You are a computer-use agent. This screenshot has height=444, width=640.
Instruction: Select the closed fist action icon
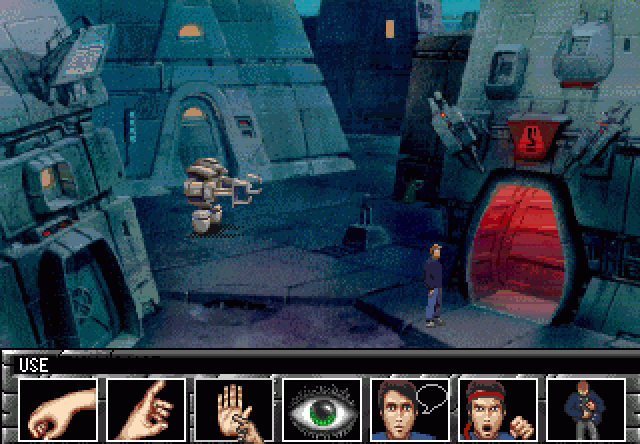coord(57,409)
